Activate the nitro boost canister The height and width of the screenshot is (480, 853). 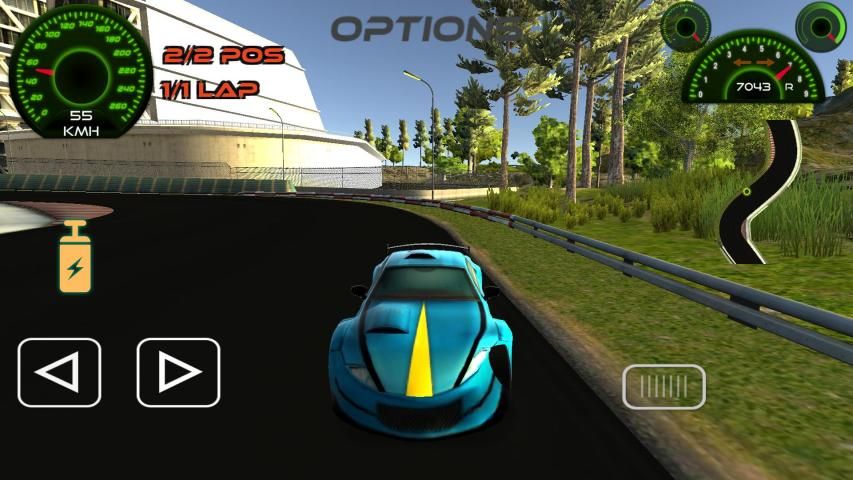(75, 258)
